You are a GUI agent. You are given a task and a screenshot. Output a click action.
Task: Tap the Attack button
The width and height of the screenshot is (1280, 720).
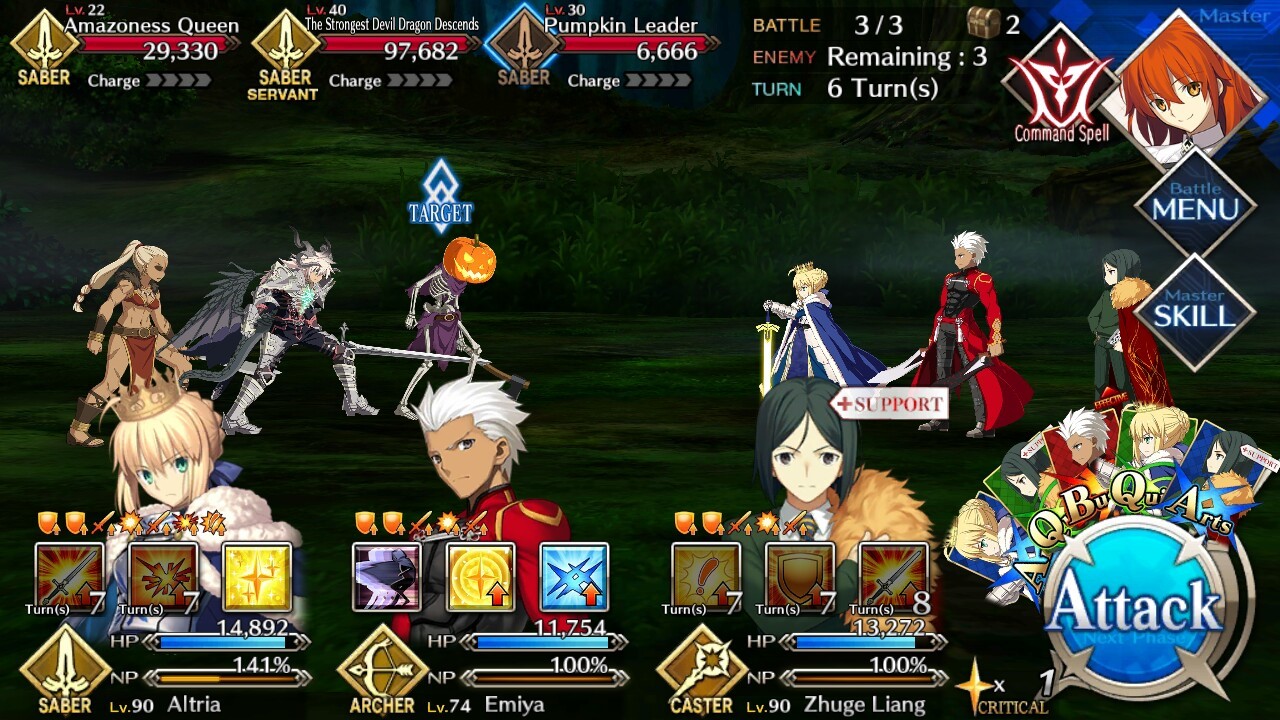click(1136, 607)
